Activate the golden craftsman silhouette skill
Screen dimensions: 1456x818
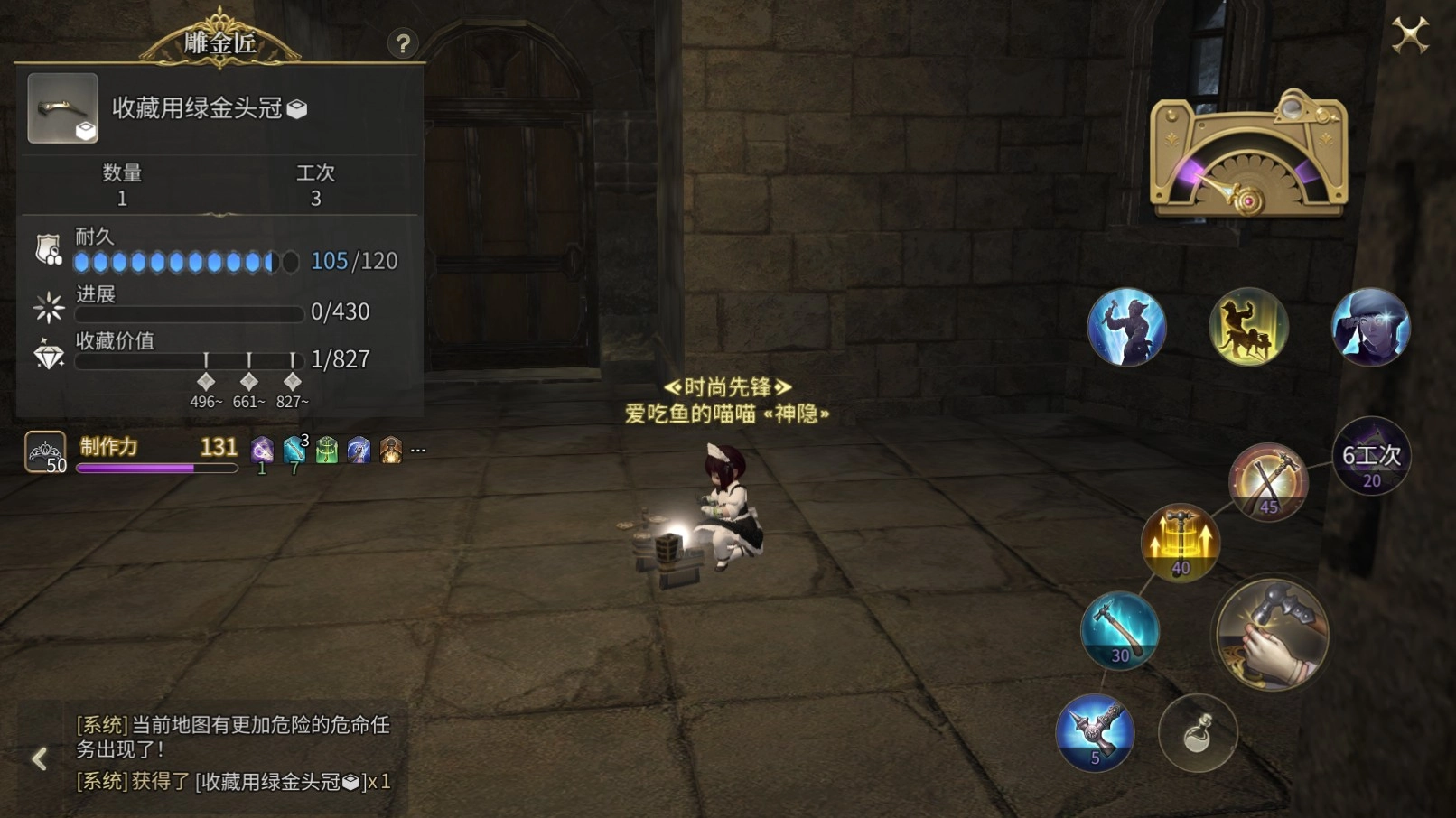tap(1248, 327)
